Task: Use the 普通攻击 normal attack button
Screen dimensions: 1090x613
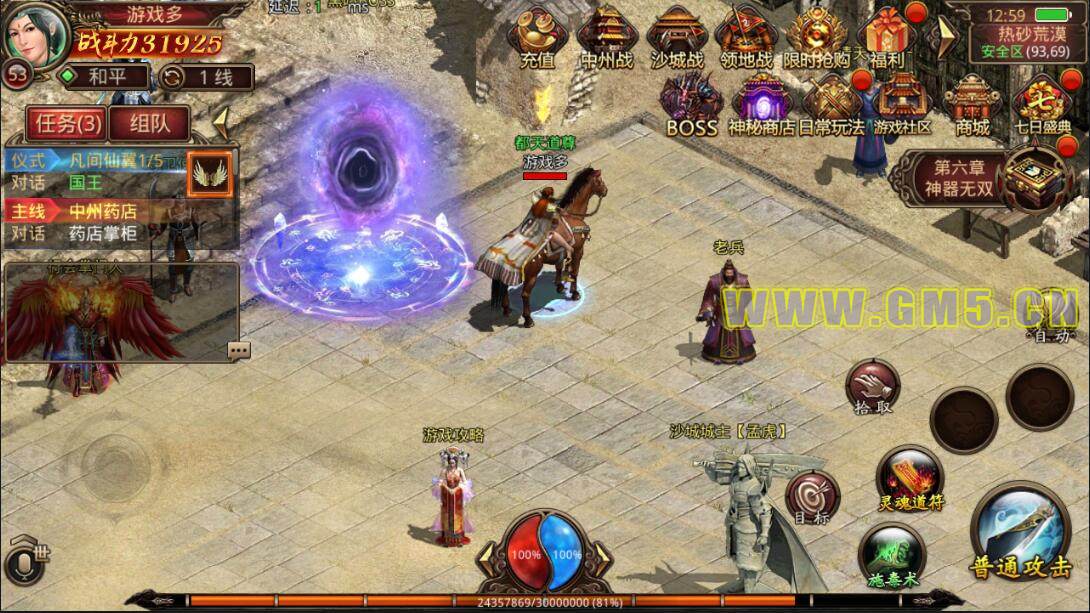Action: click(x=1019, y=537)
